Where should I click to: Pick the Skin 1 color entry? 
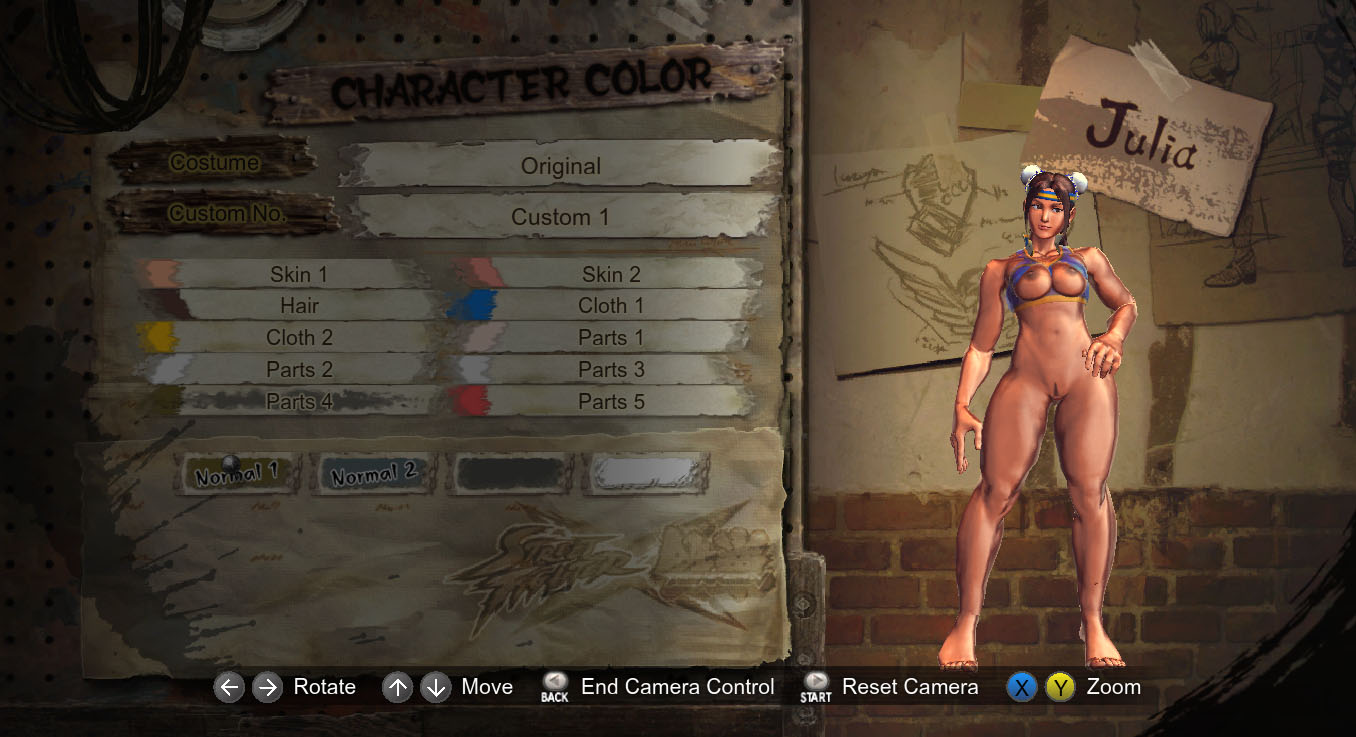[x=298, y=274]
